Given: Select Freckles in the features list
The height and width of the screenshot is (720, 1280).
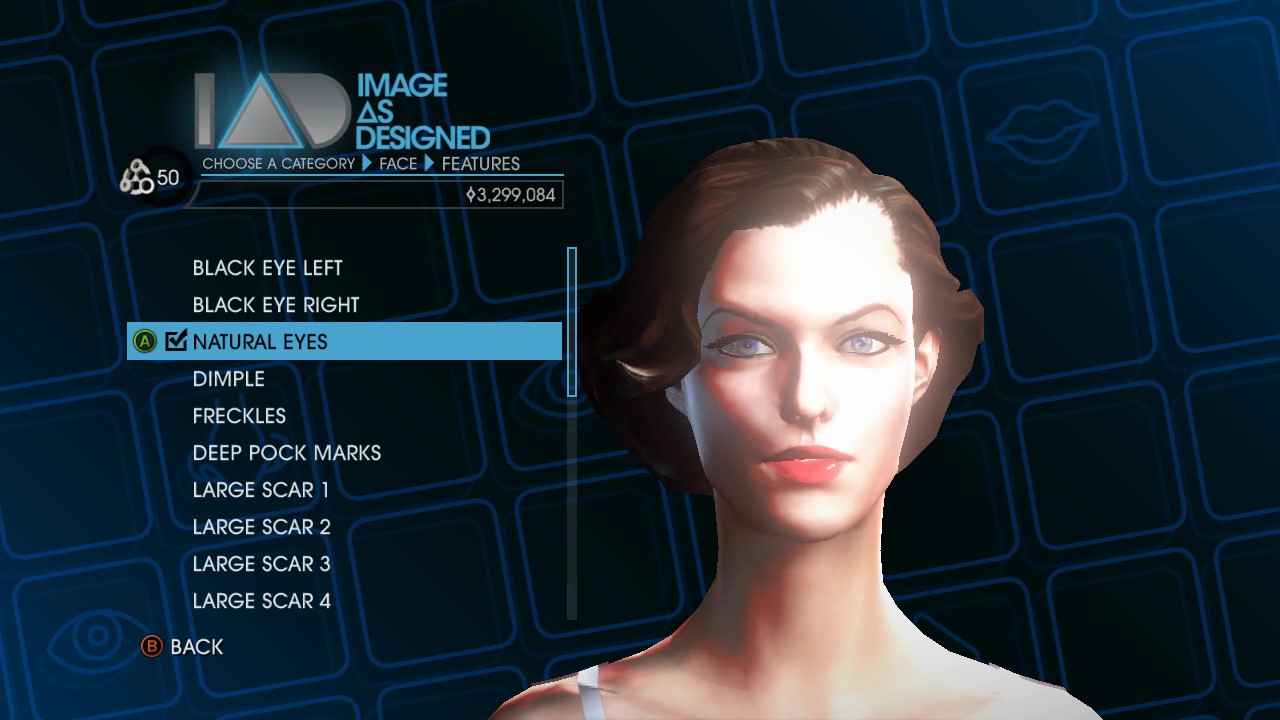Looking at the screenshot, I should click(239, 416).
